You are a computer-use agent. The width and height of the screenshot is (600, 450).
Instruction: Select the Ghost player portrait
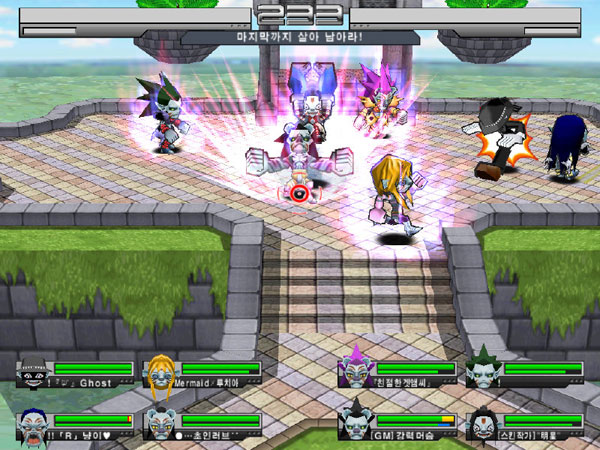coord(34,372)
